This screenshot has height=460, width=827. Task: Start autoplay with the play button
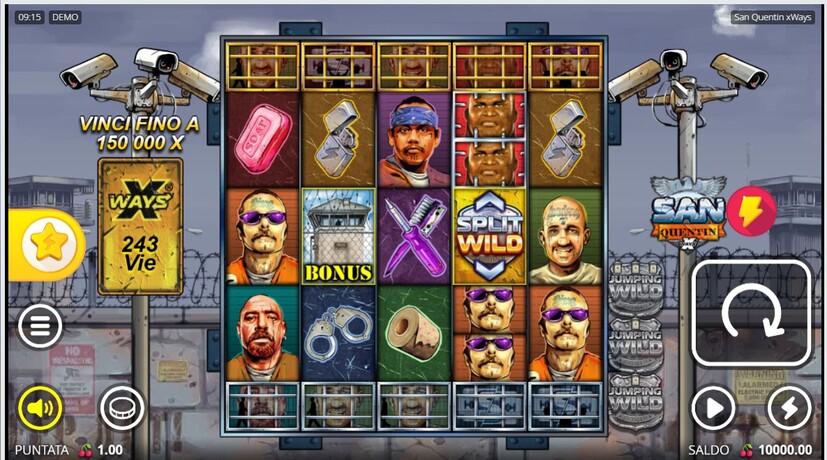tap(713, 408)
